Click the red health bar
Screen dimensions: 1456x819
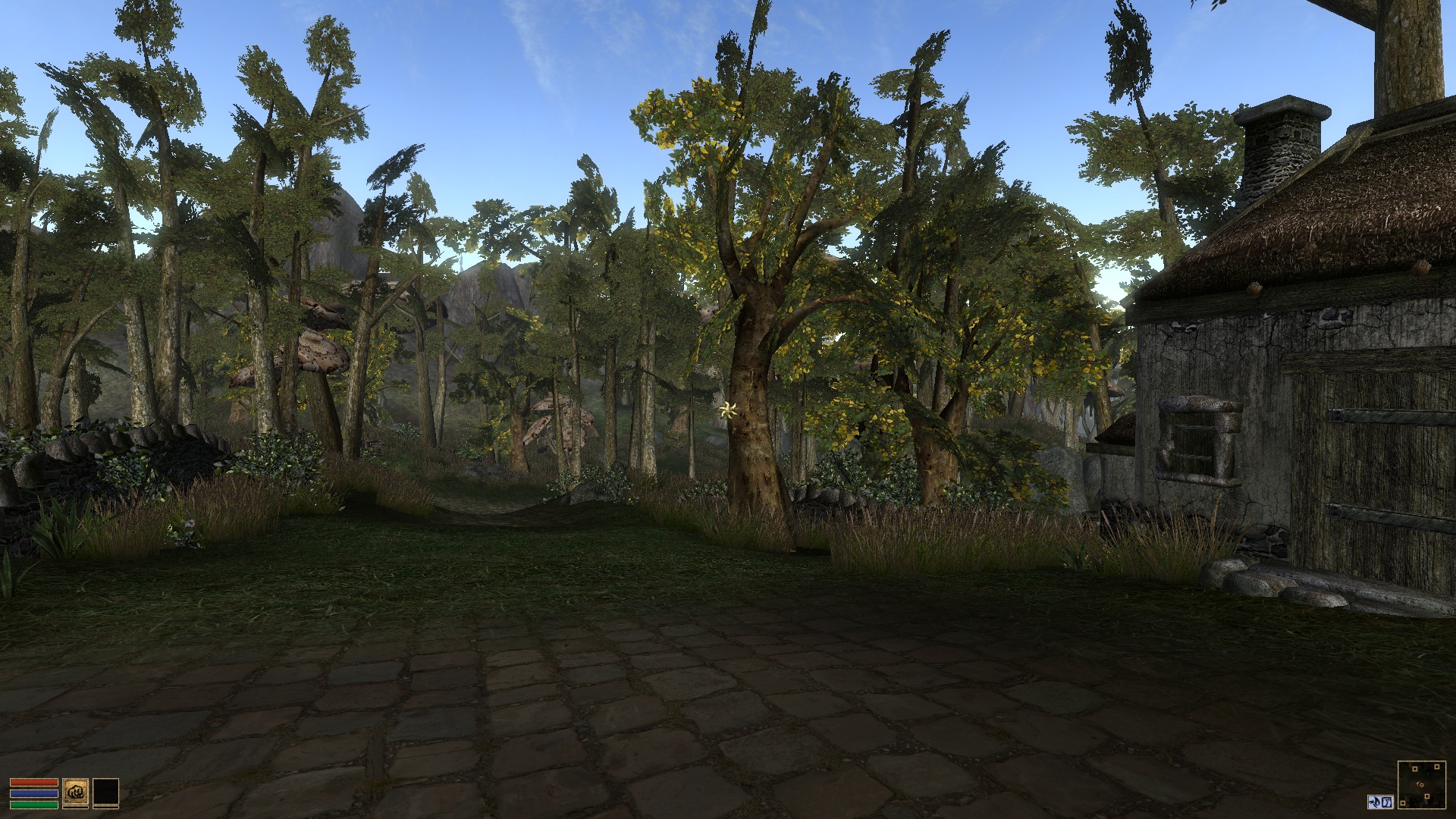click(x=34, y=782)
